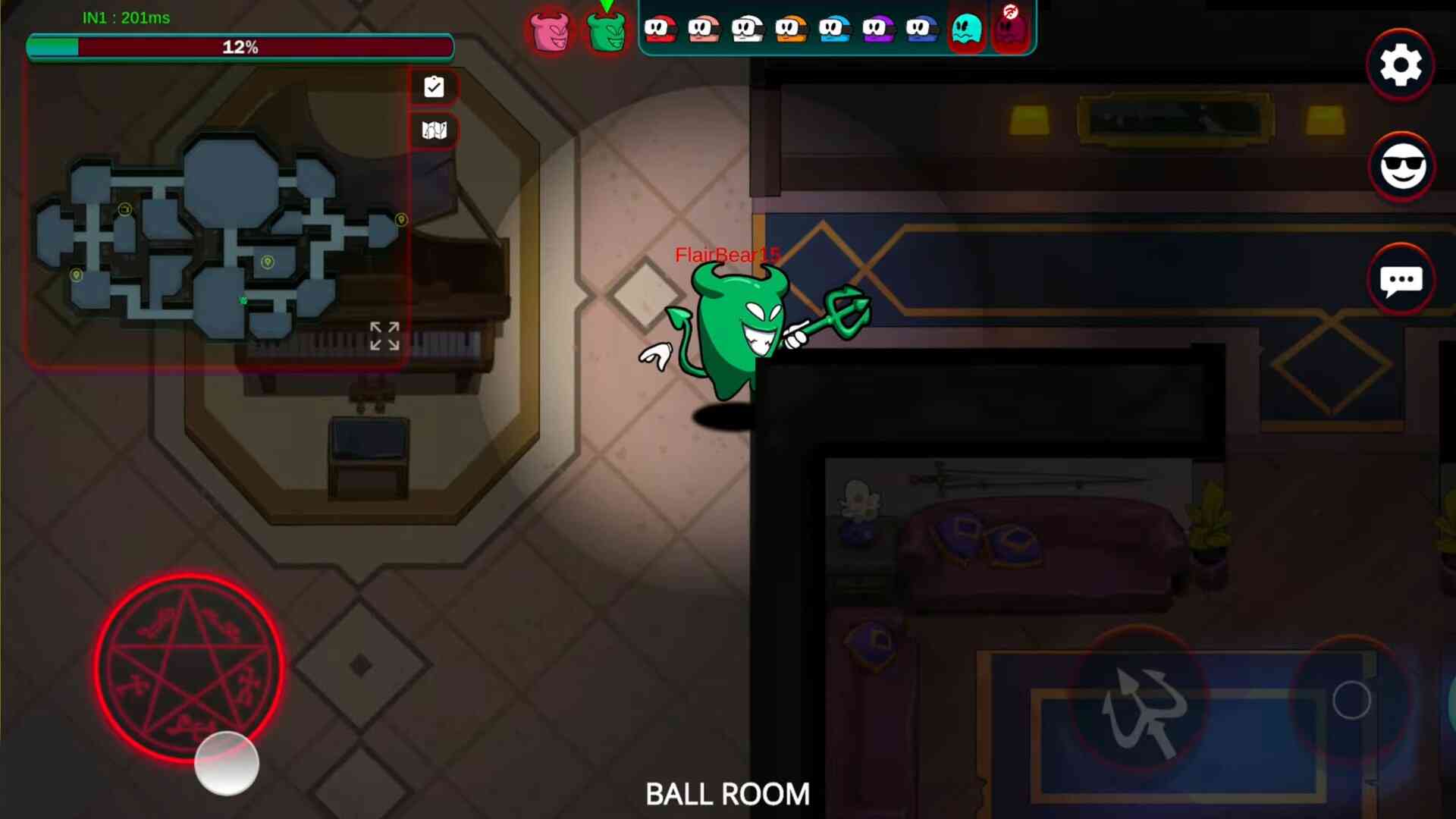Select the green devil player icon
The image size is (1456, 819).
(607, 32)
